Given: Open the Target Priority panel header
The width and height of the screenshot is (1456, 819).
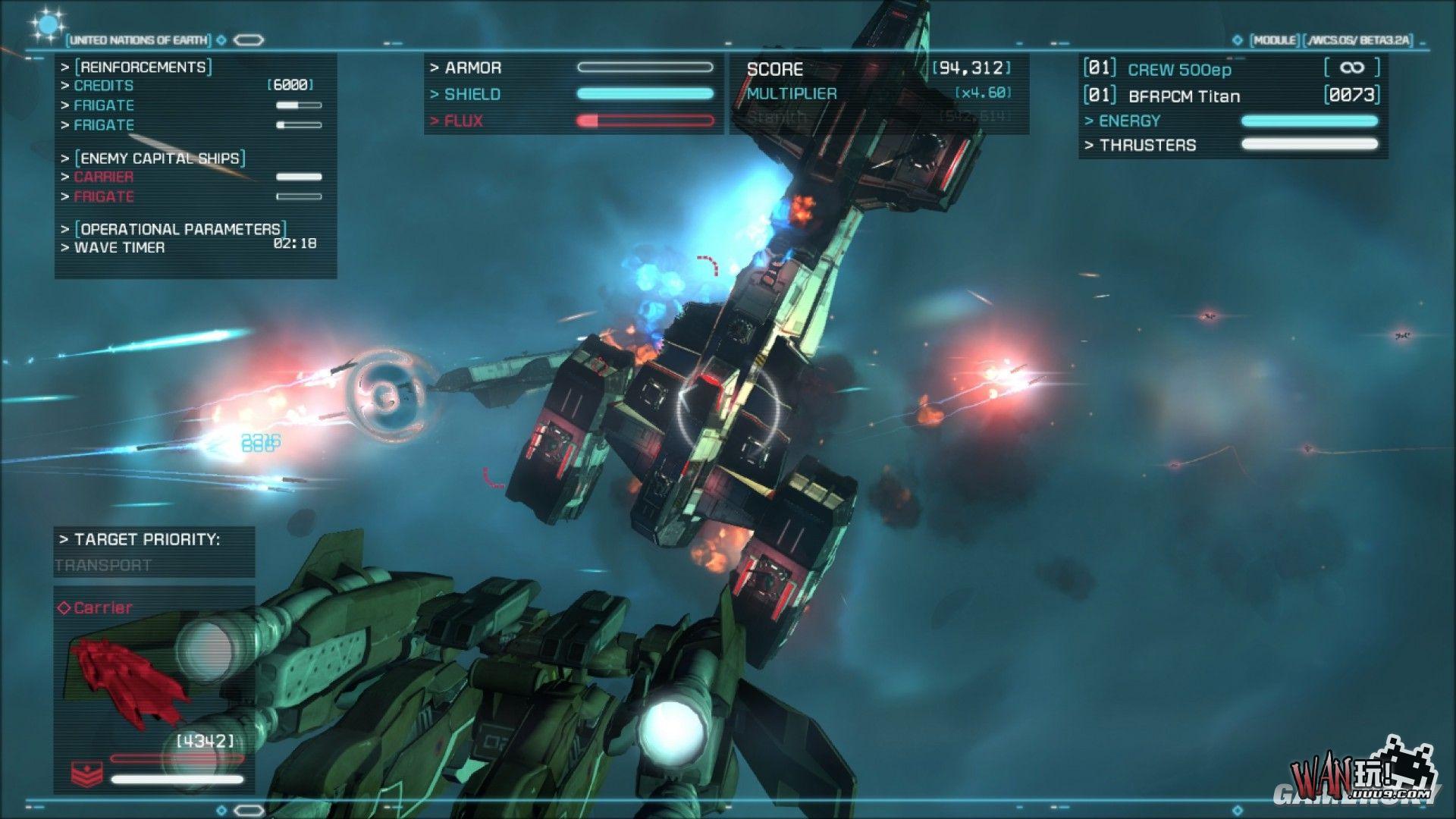Looking at the screenshot, I should coord(140,539).
